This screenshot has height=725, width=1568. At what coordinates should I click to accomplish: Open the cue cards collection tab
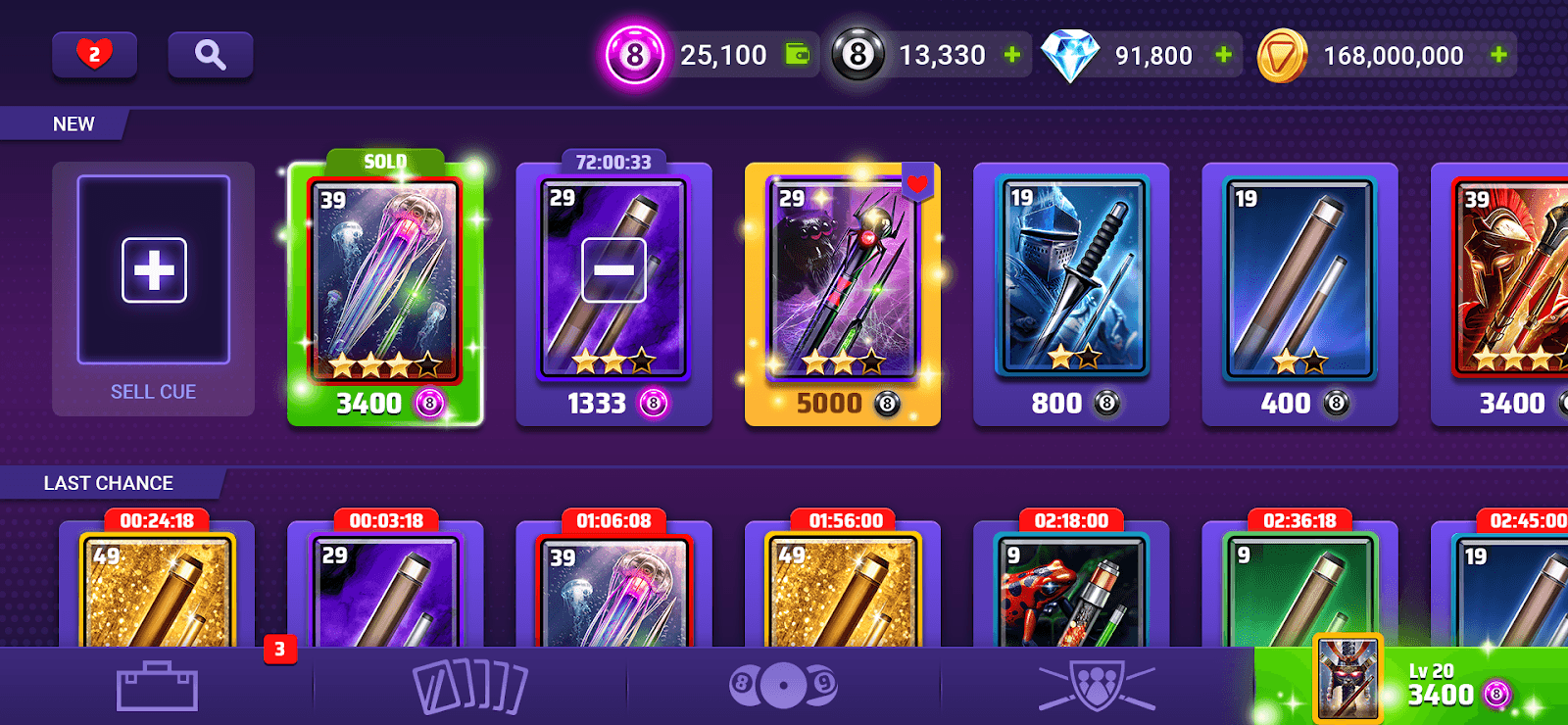470,686
